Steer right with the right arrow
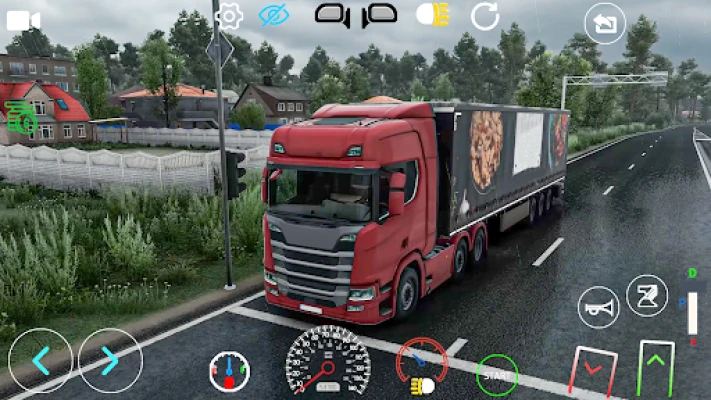 point(110,360)
